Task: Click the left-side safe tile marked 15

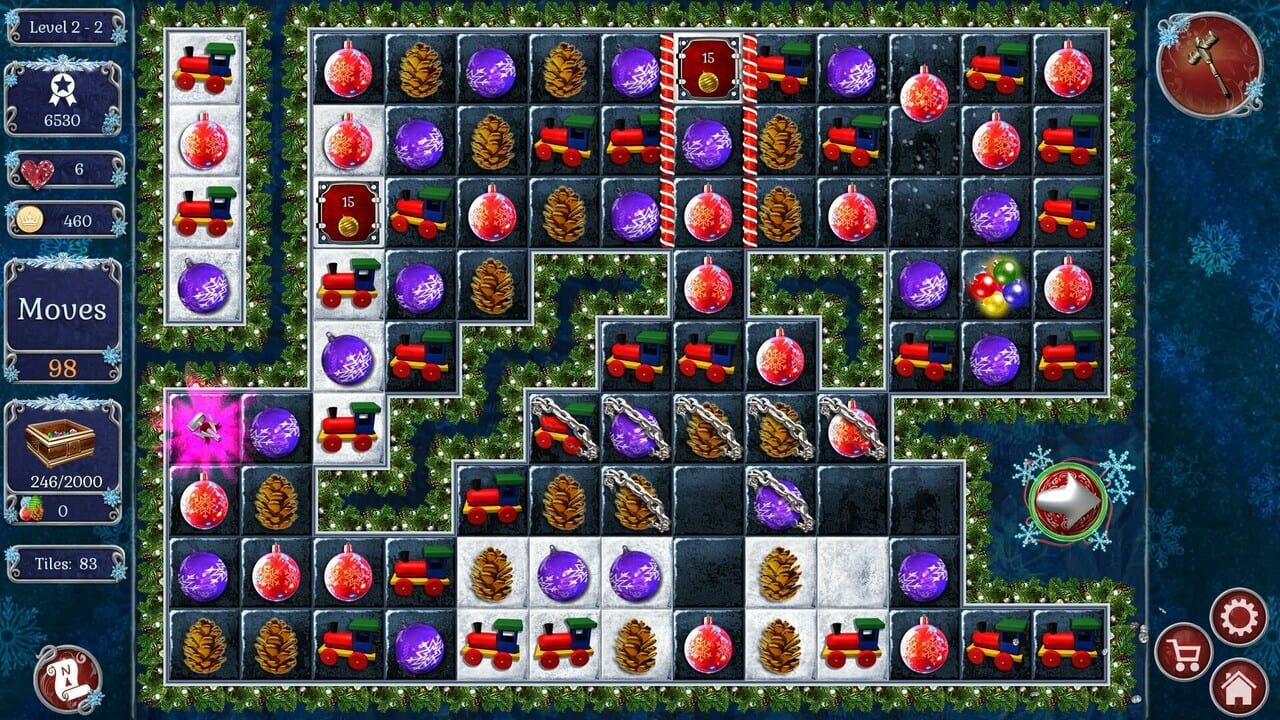Action: [347, 210]
